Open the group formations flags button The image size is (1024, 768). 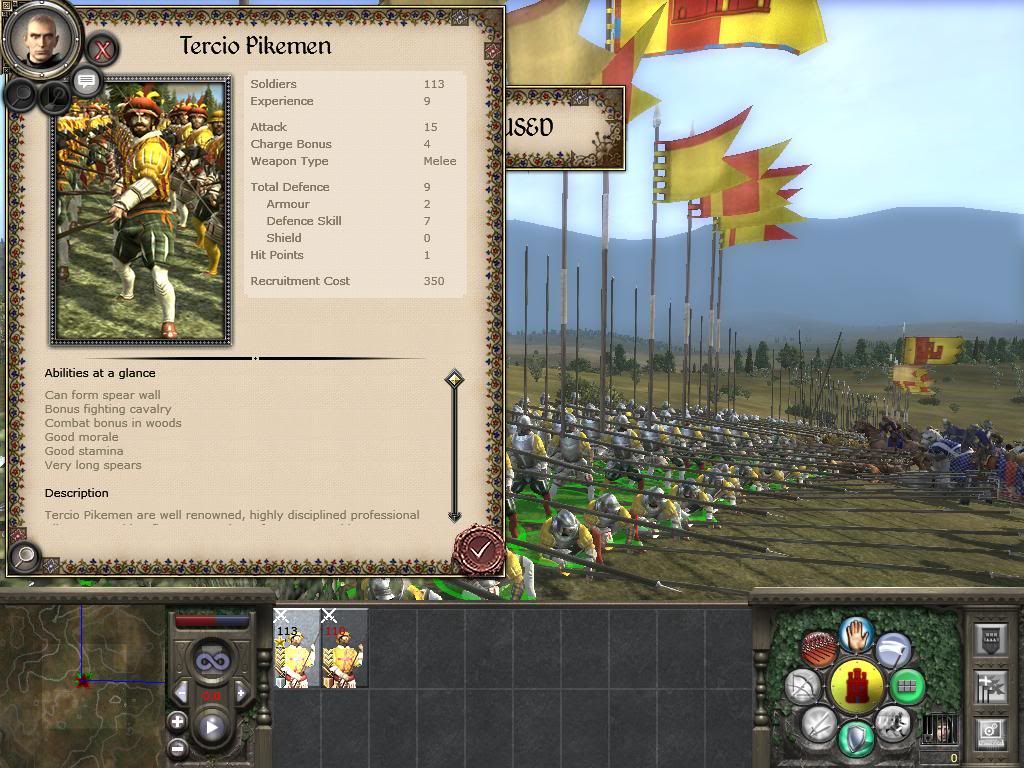click(x=991, y=686)
